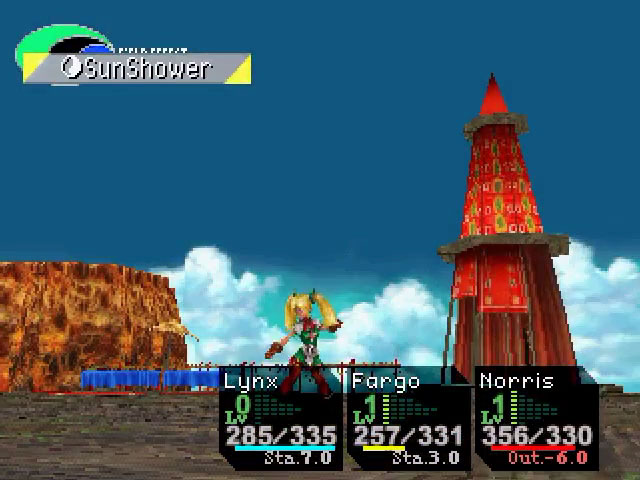Click the SunShower element name banner
Screen dimensions: 640x480
[137, 69]
